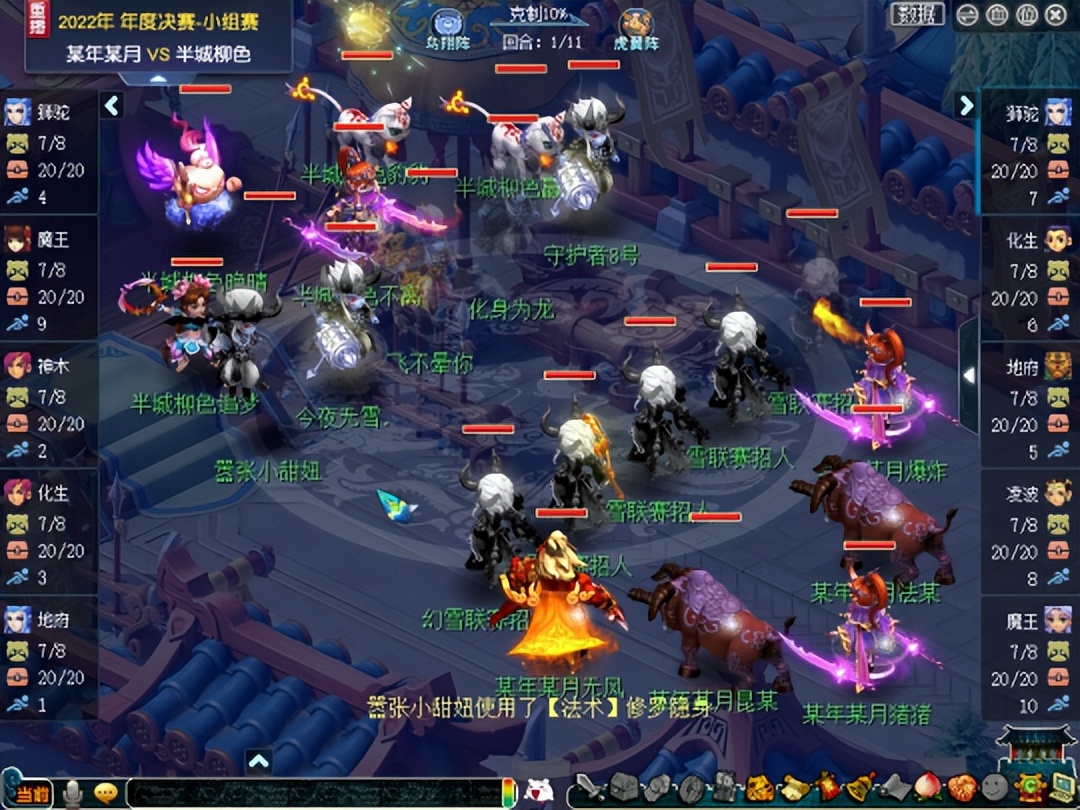Open the treasure chest inventory icon

(x=624, y=789)
